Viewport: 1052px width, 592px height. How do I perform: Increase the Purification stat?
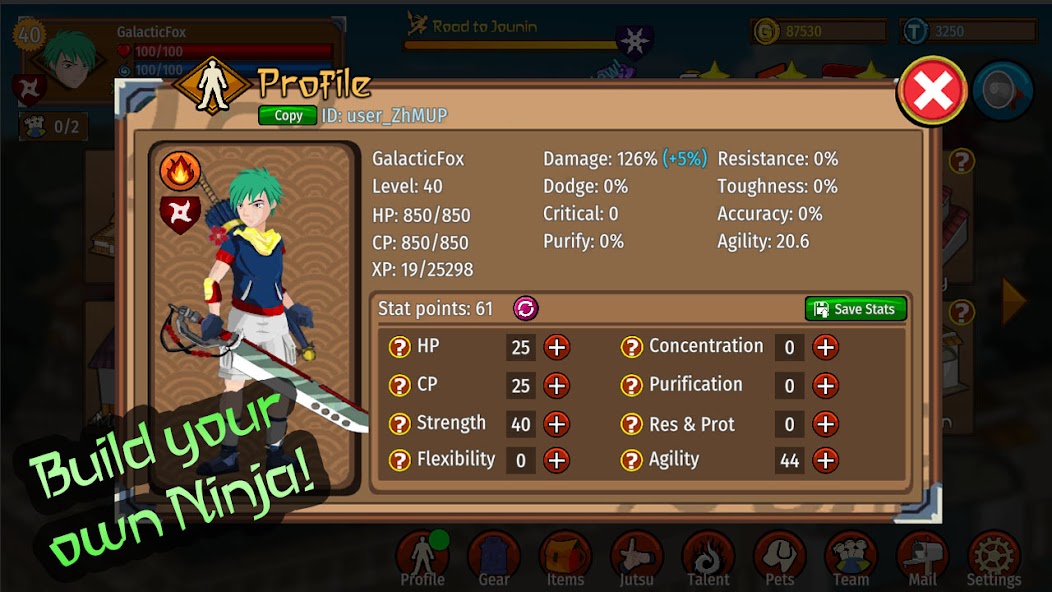(x=825, y=385)
